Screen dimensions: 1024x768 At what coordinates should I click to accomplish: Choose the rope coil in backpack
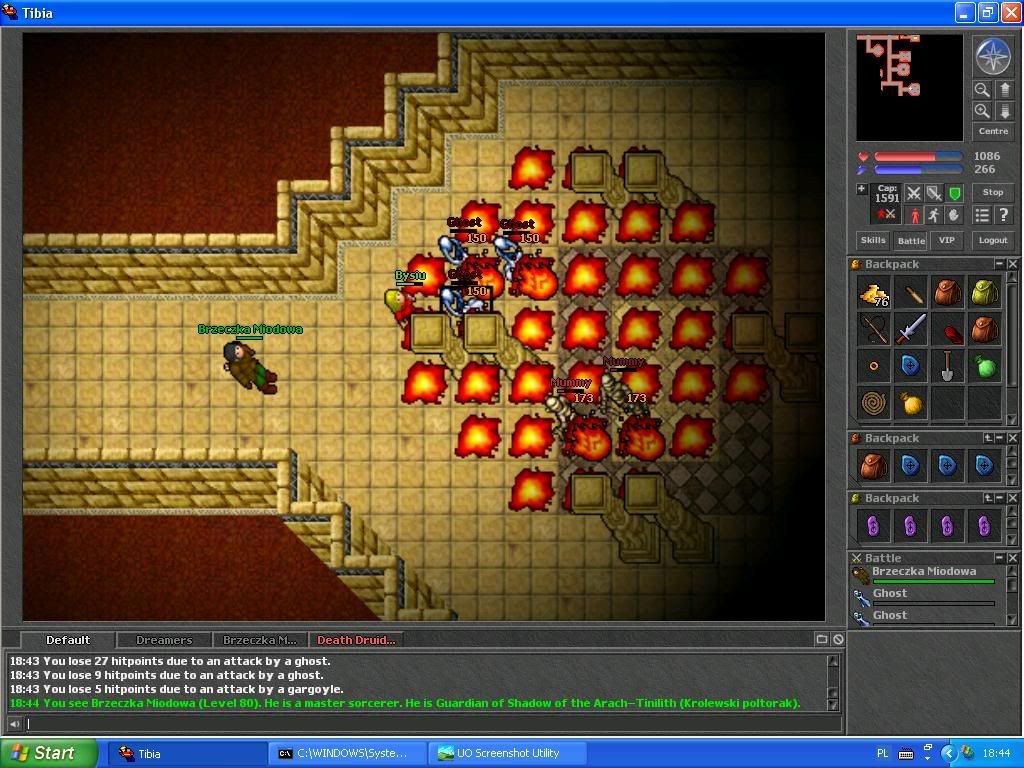coord(875,402)
